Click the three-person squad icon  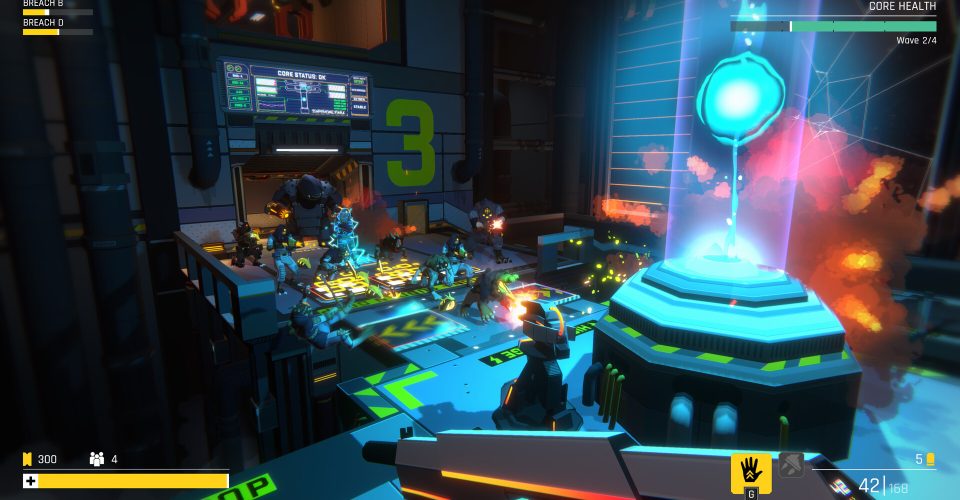[x=97, y=459]
